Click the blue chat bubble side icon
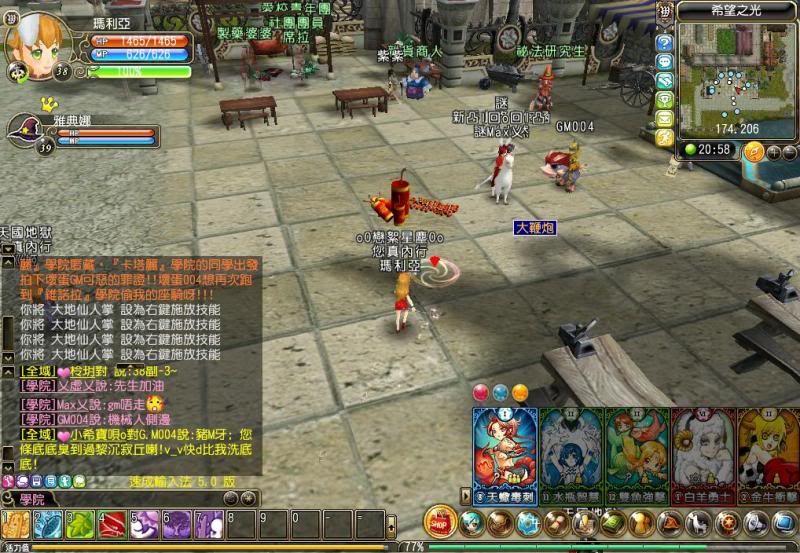 664,62
